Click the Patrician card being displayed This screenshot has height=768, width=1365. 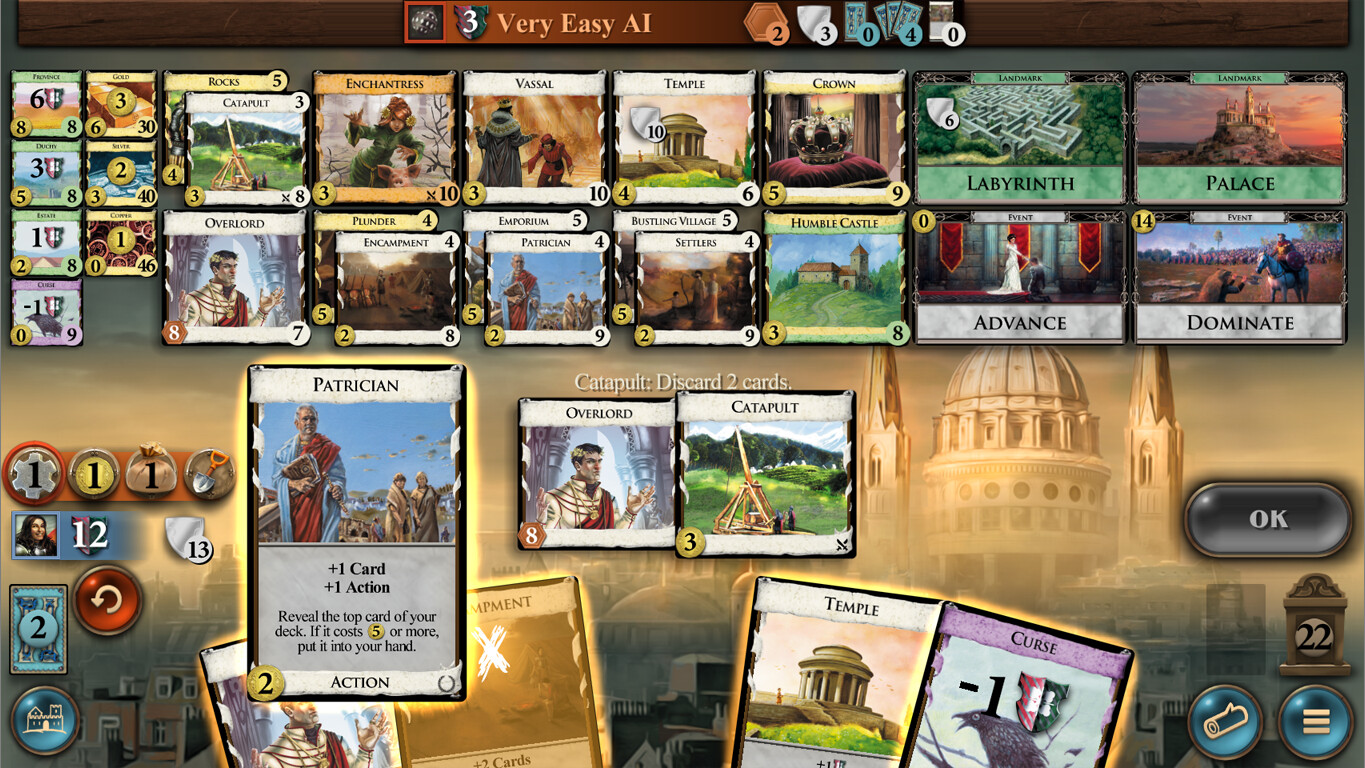(356, 530)
